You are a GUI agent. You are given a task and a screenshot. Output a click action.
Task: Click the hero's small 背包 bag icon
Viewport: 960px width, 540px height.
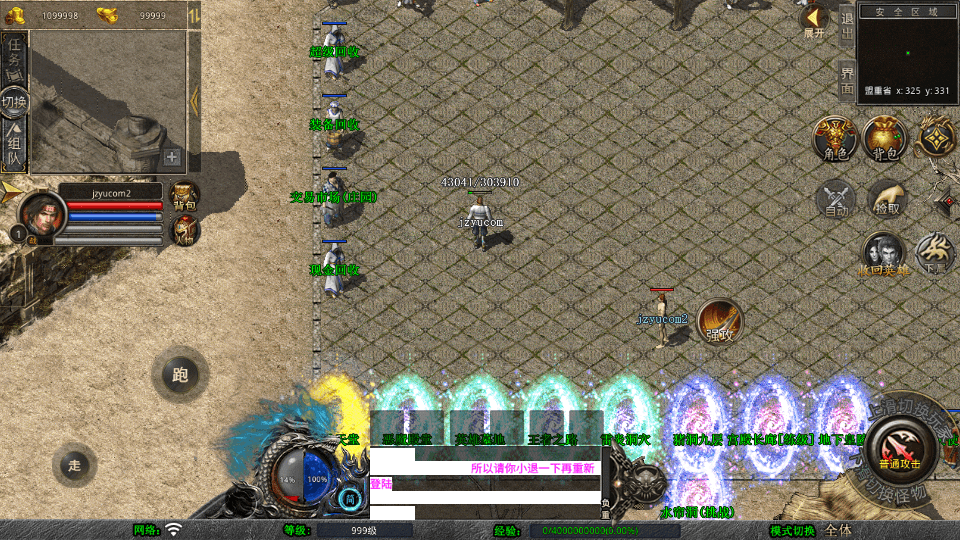point(185,195)
